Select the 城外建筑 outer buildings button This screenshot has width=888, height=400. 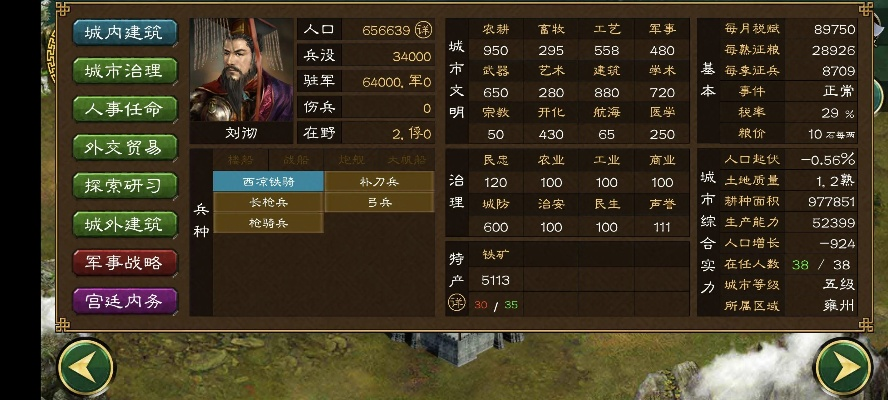pos(125,224)
